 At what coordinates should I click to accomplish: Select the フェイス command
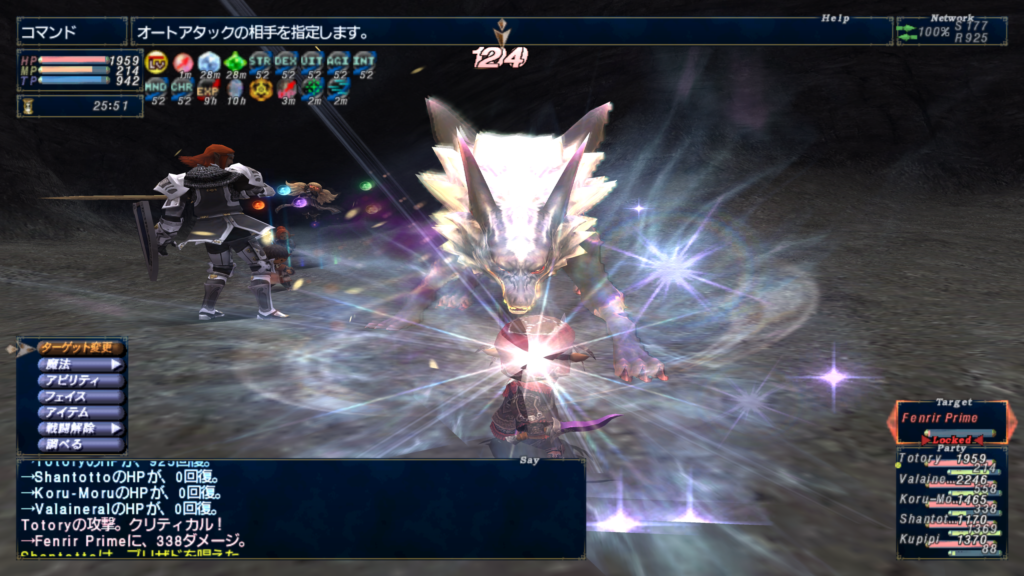pyautogui.click(x=80, y=396)
